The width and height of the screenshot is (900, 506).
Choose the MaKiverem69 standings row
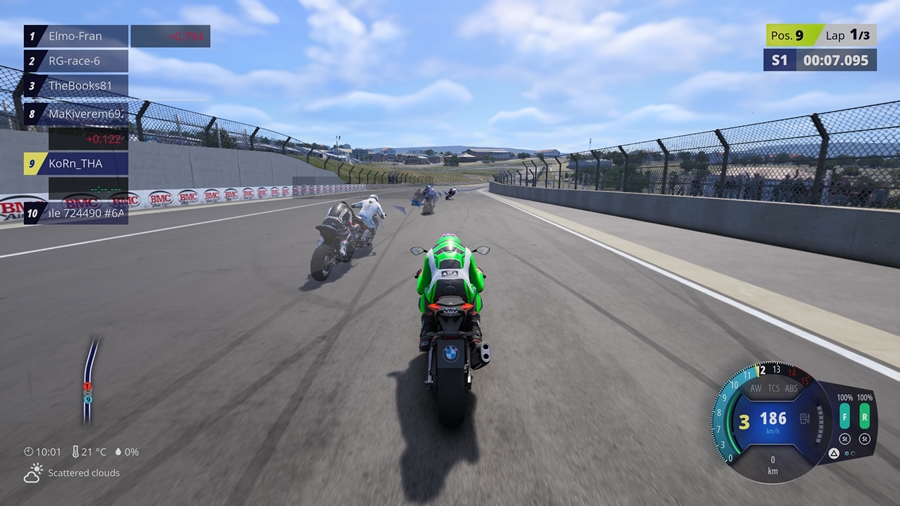click(x=76, y=114)
